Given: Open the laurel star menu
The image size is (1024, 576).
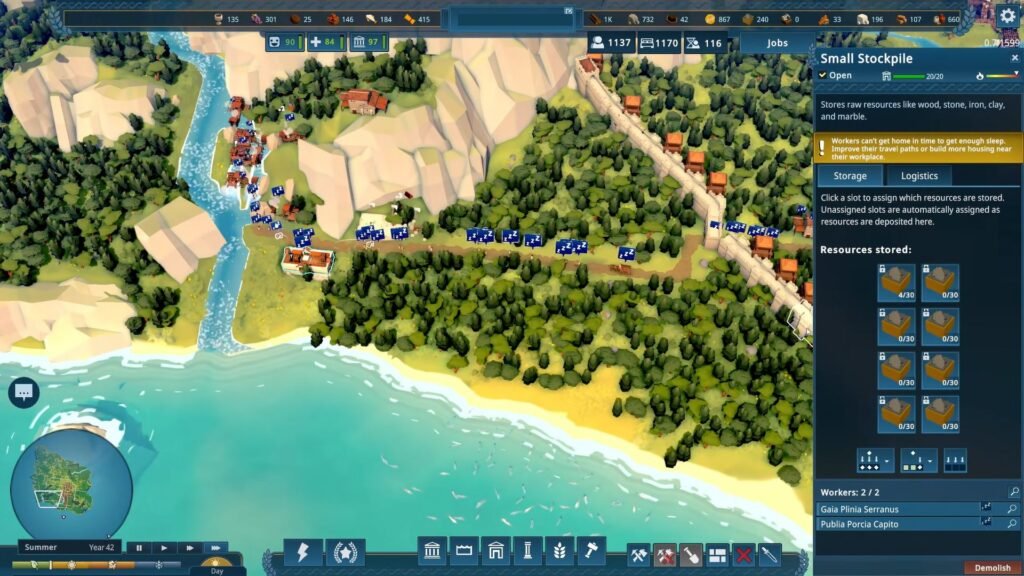Looking at the screenshot, I should click(345, 552).
